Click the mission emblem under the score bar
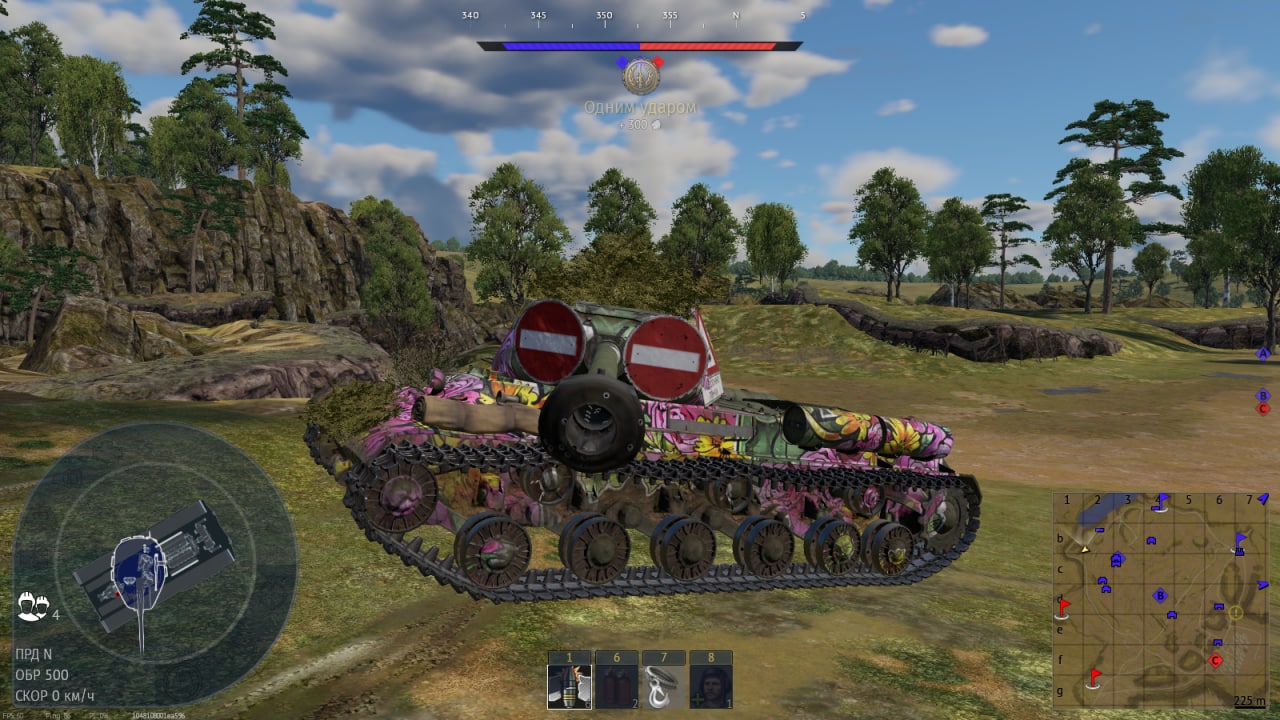This screenshot has height=720, width=1280. point(640,76)
